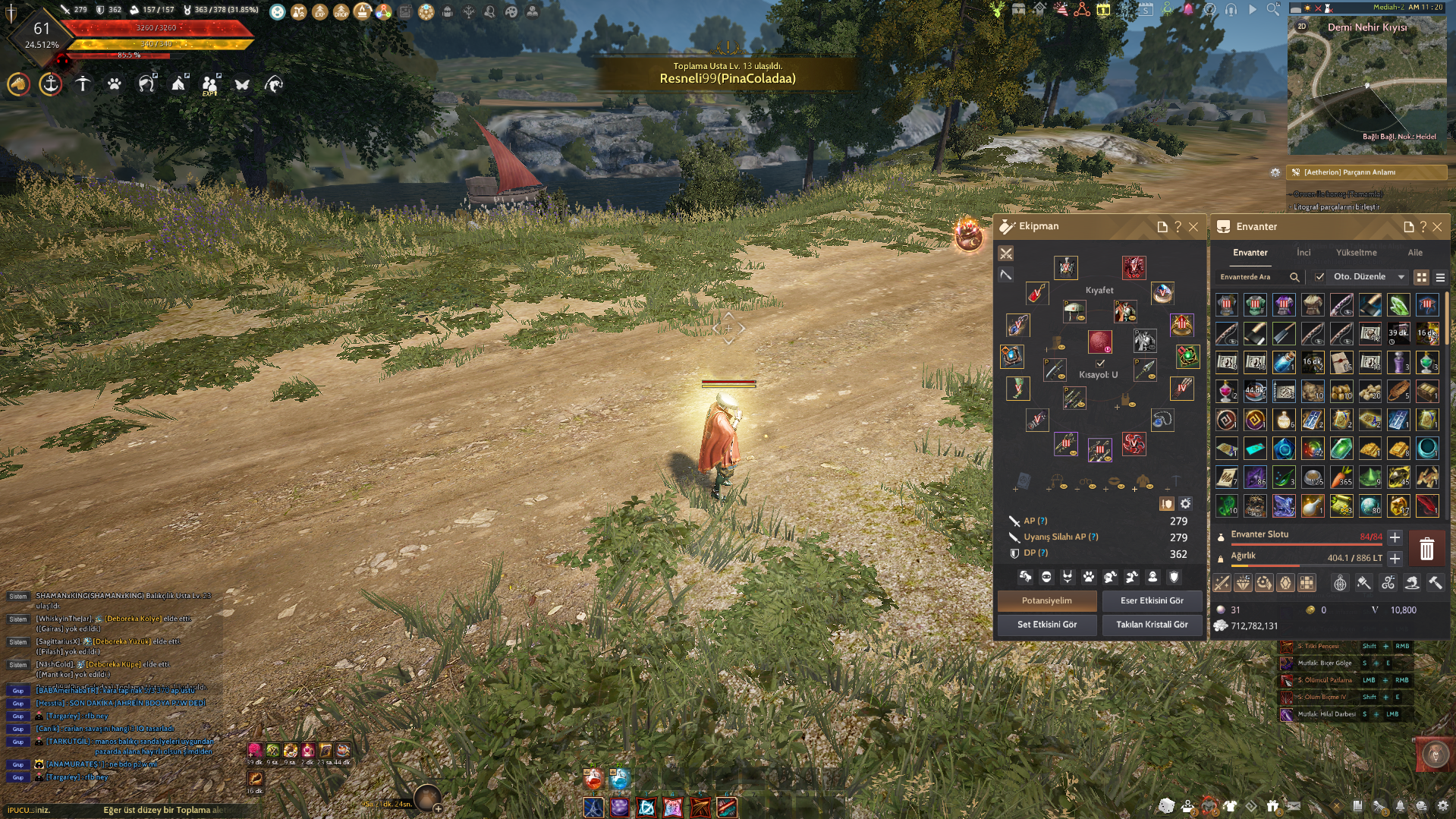Image resolution: width=1456 pixels, height=819 pixels.
Task: Close the Envanter inventory window
Action: point(1437,227)
